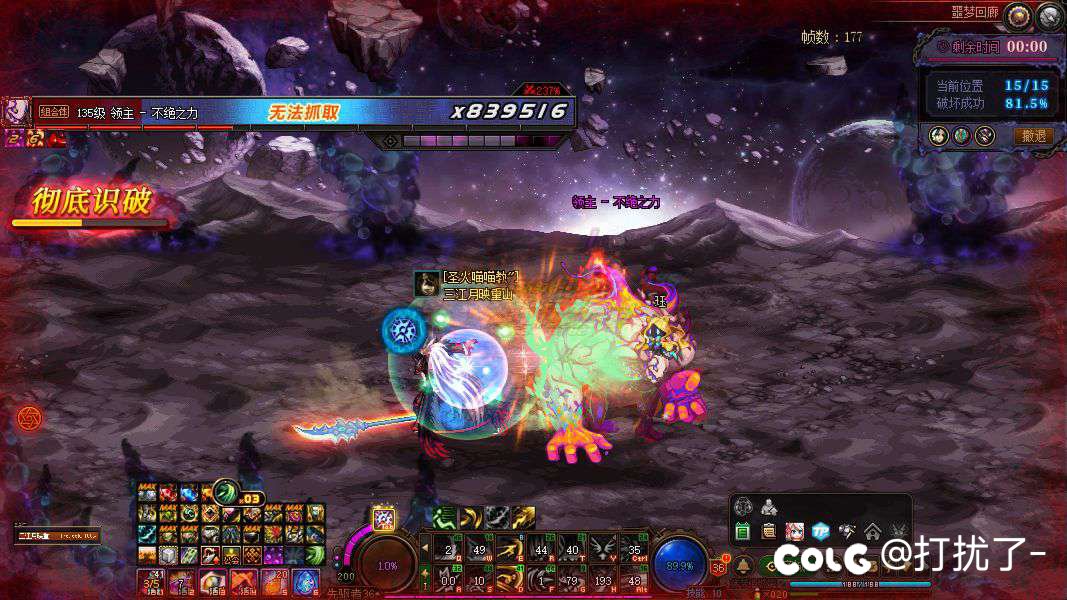Image resolution: width=1067 pixels, height=600 pixels.
Task: Click the red shield badge showing 36
Action: coord(718,567)
